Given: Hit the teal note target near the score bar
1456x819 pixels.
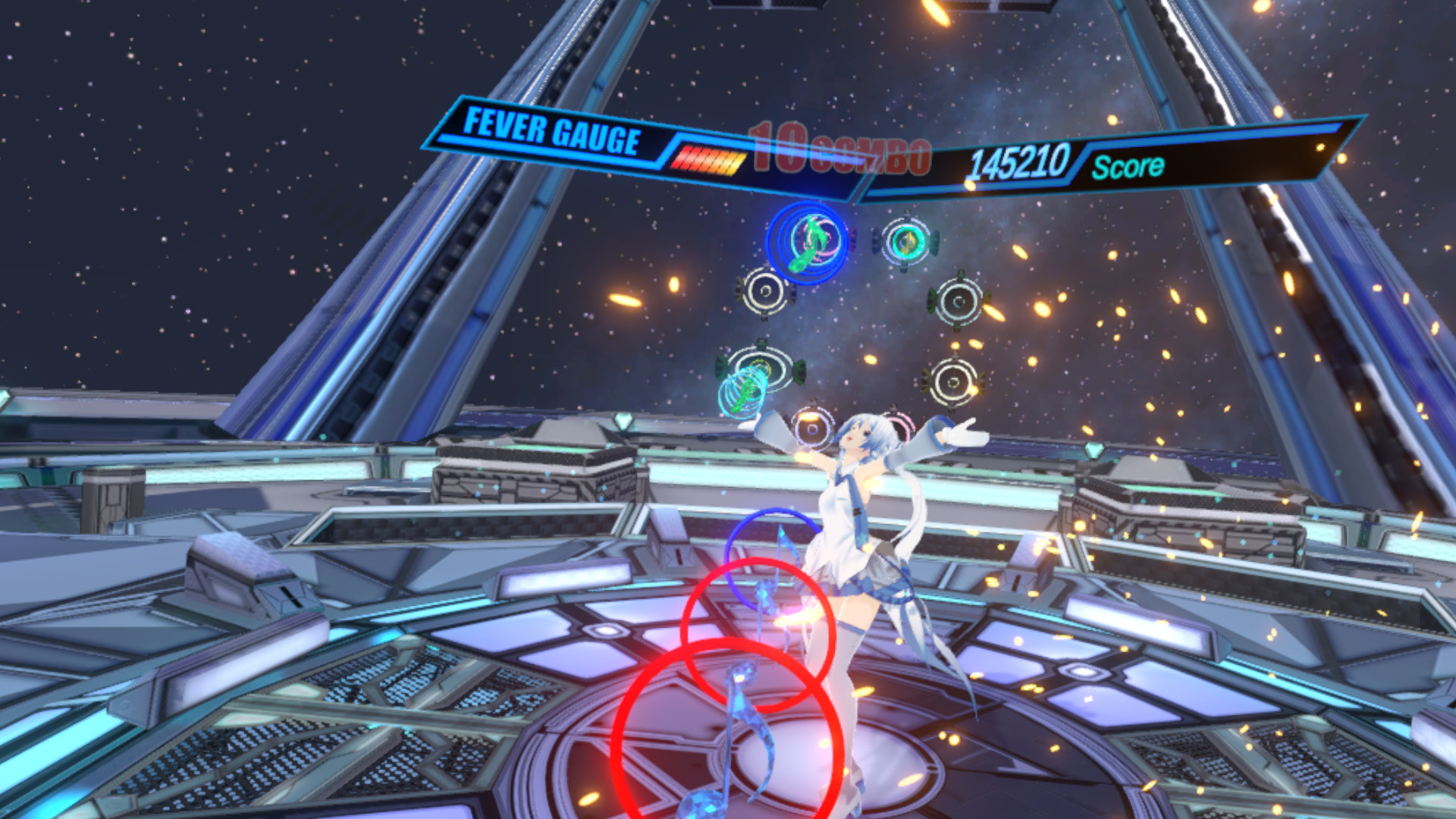Looking at the screenshot, I should [908, 241].
